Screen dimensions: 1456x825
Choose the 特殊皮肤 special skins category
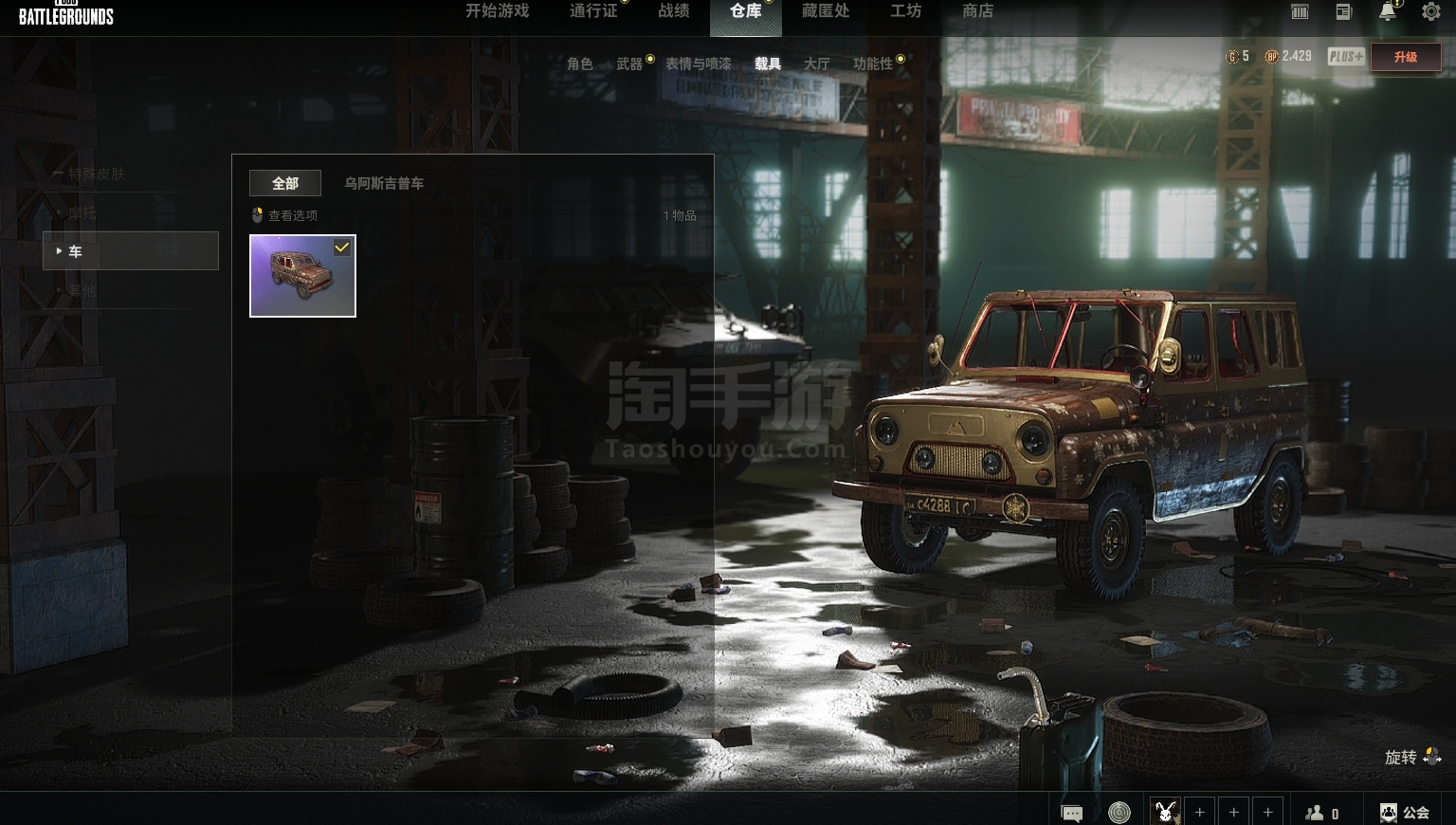pyautogui.click(x=97, y=174)
